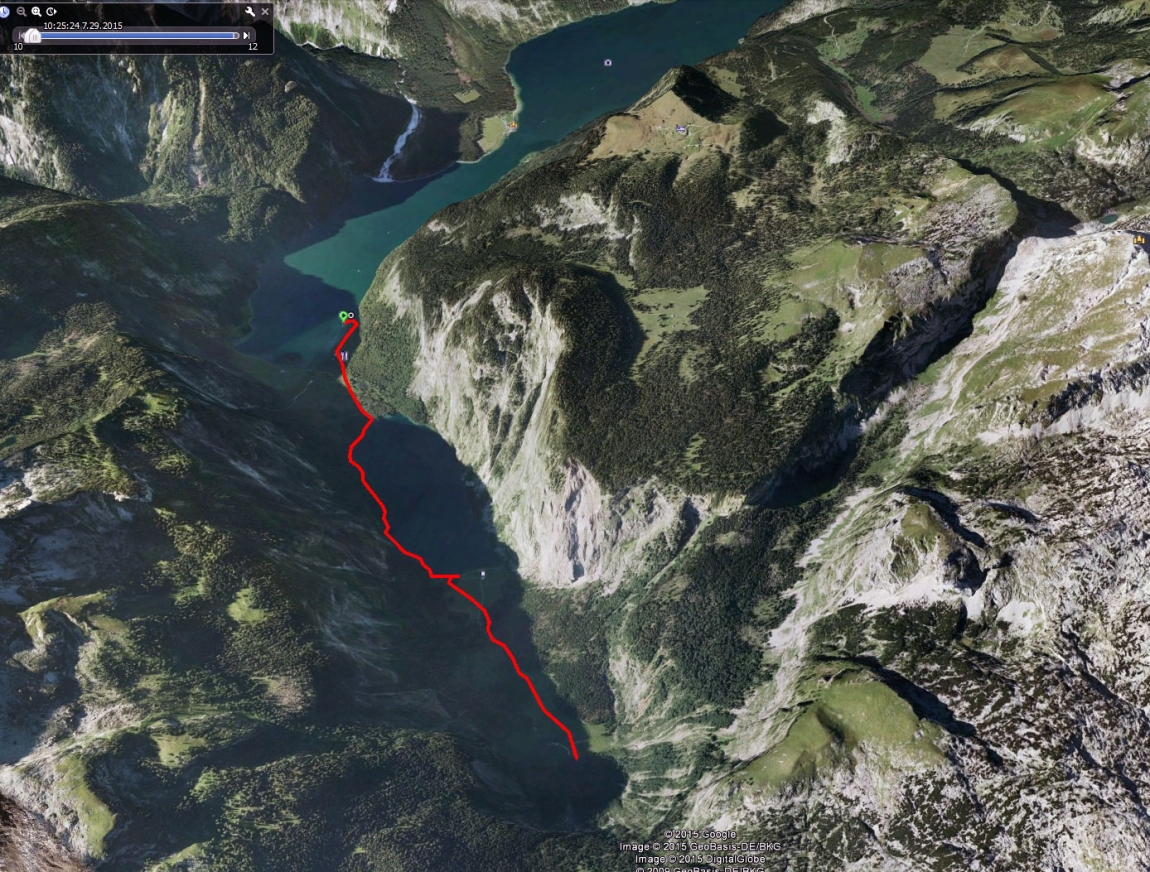Open the restaurant placemark by the lakeshore
The image size is (1150, 872).
click(344, 355)
